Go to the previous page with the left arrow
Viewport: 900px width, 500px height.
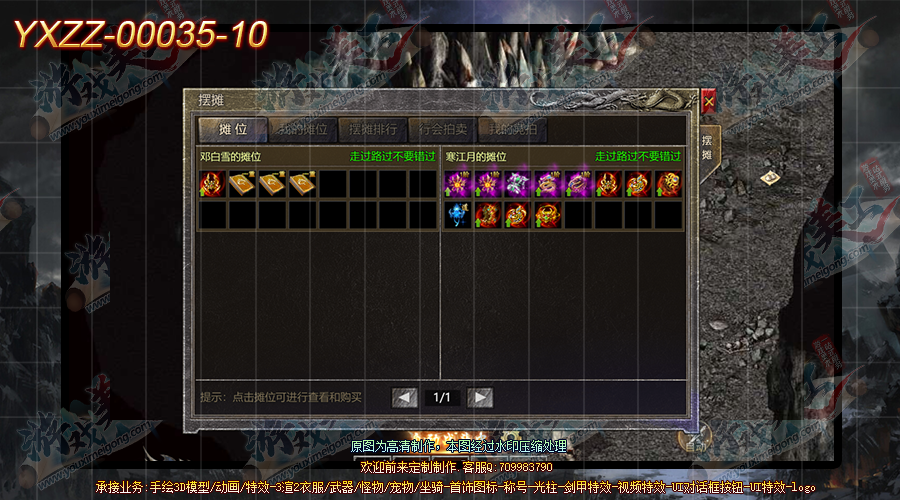[x=405, y=397]
